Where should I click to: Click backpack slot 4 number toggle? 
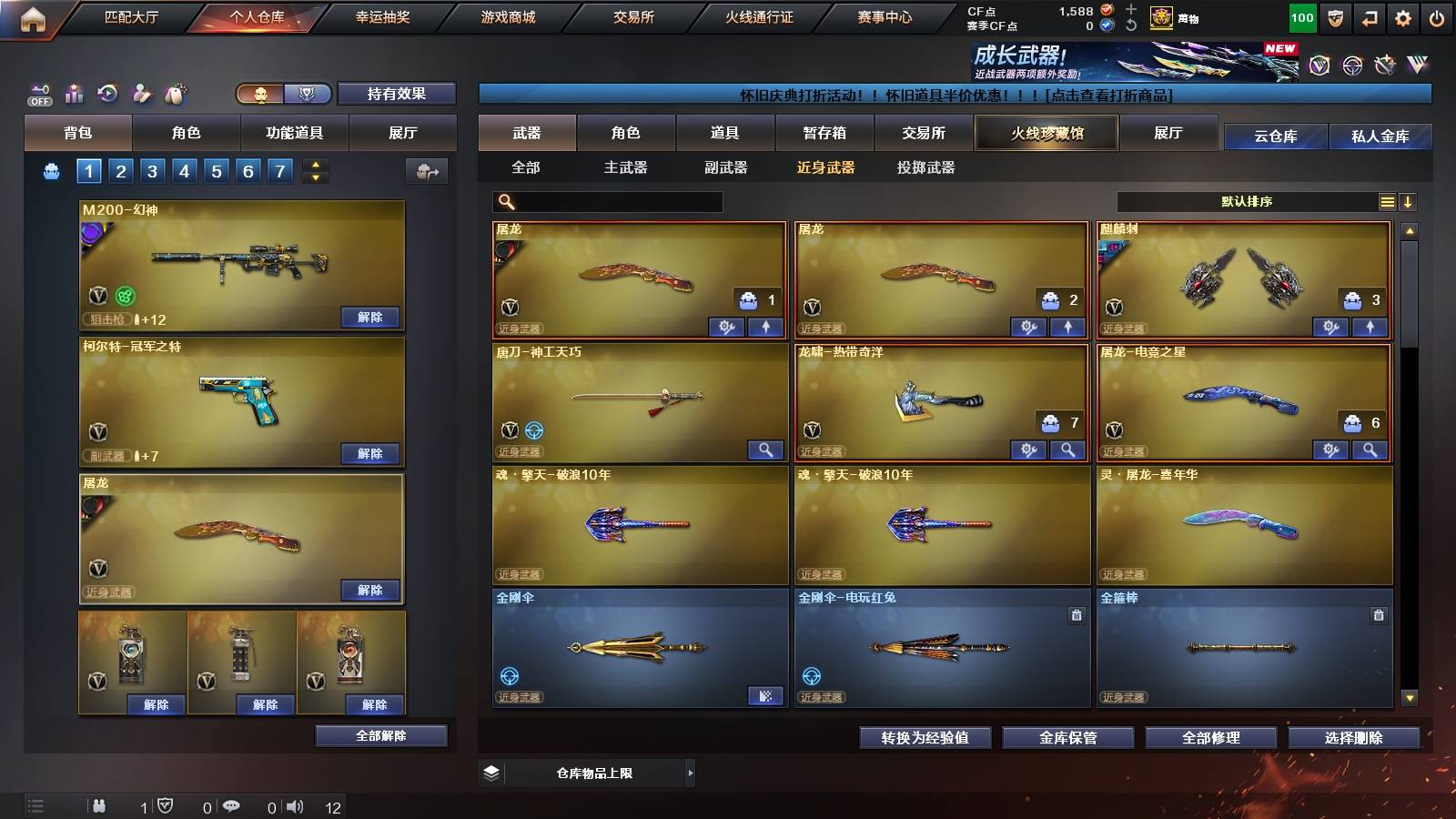[x=184, y=170]
